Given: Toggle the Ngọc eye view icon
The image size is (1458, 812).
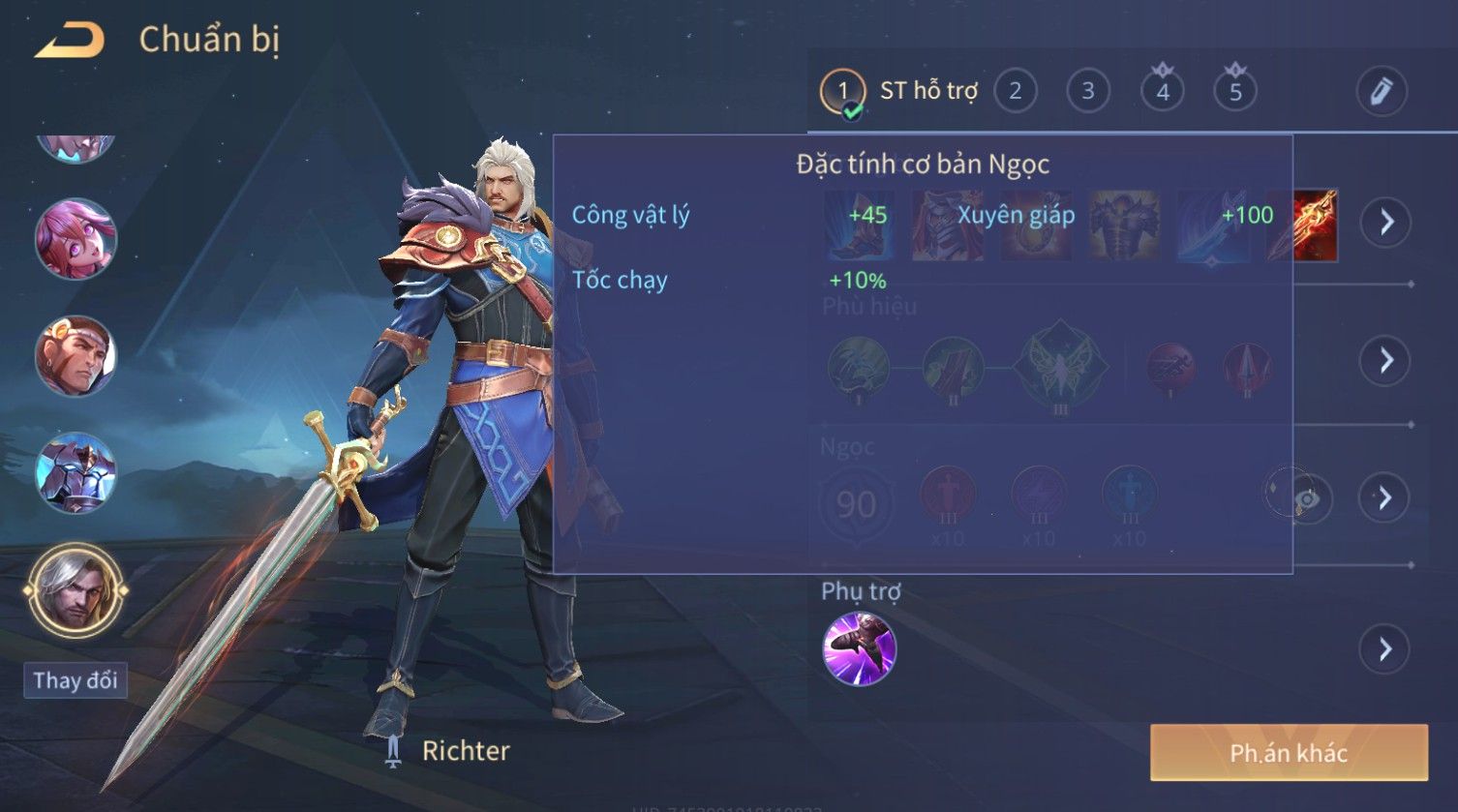Looking at the screenshot, I should [1306, 498].
